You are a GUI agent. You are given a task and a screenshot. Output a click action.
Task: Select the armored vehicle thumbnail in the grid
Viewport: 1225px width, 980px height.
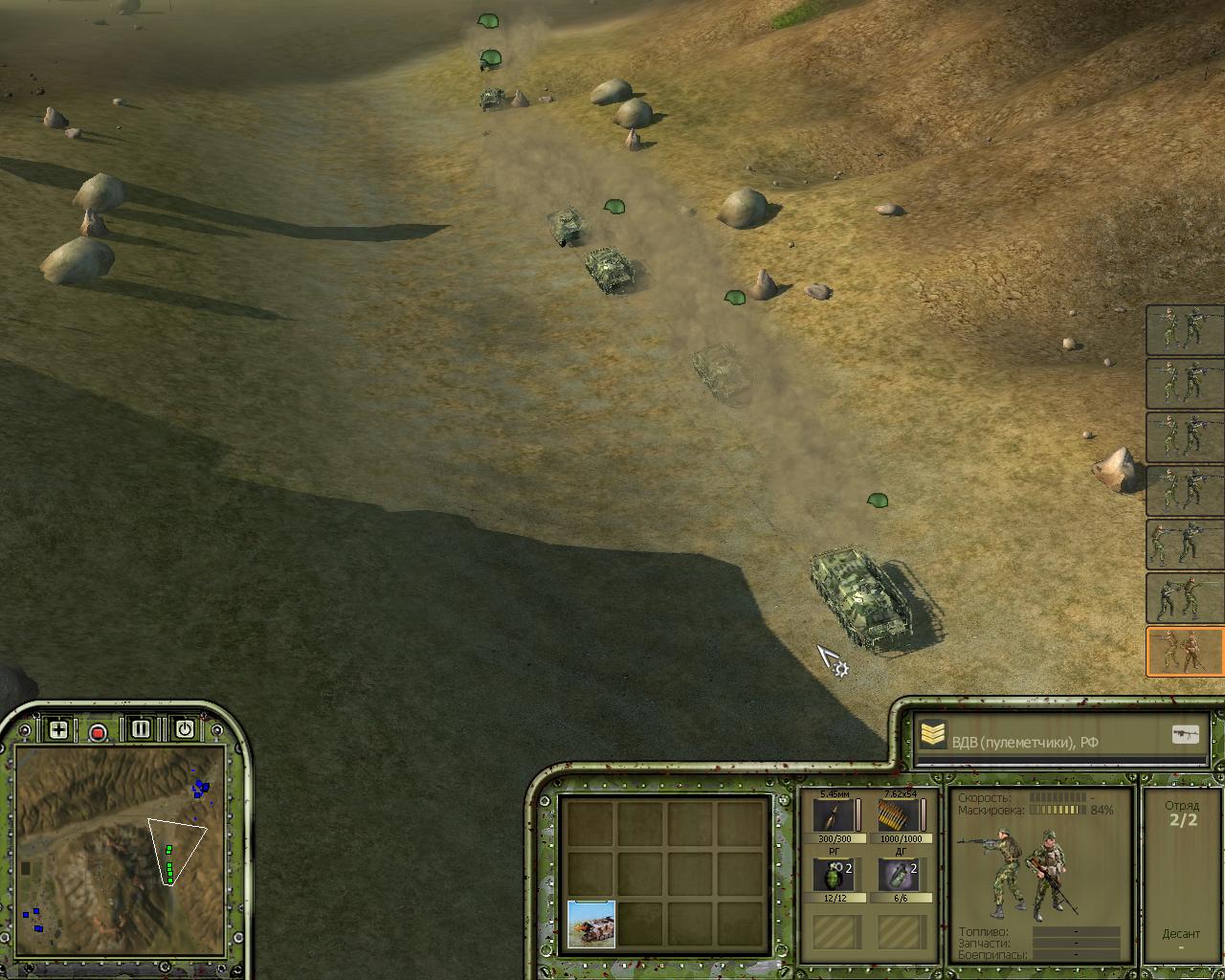[591, 924]
